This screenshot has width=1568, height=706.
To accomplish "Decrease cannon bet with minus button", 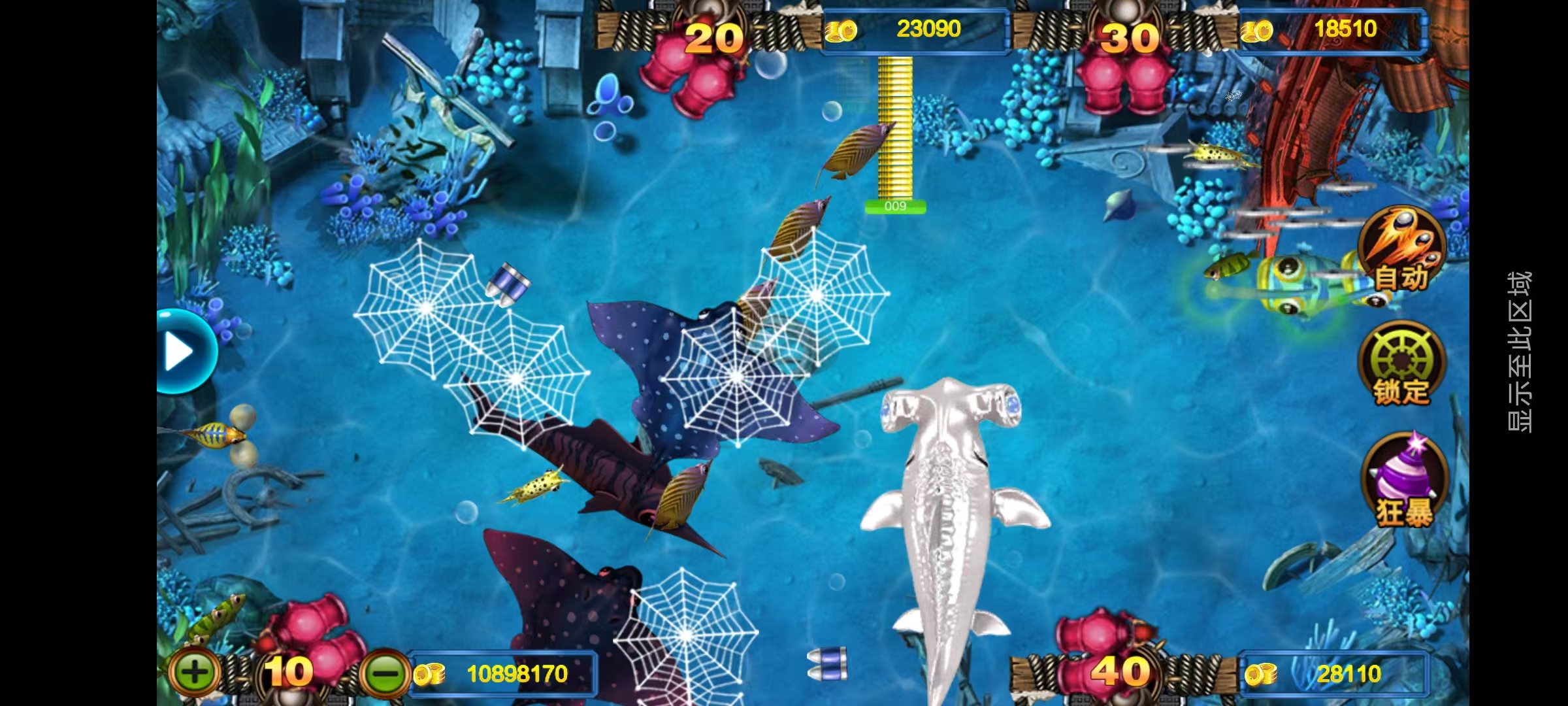I will (x=386, y=673).
